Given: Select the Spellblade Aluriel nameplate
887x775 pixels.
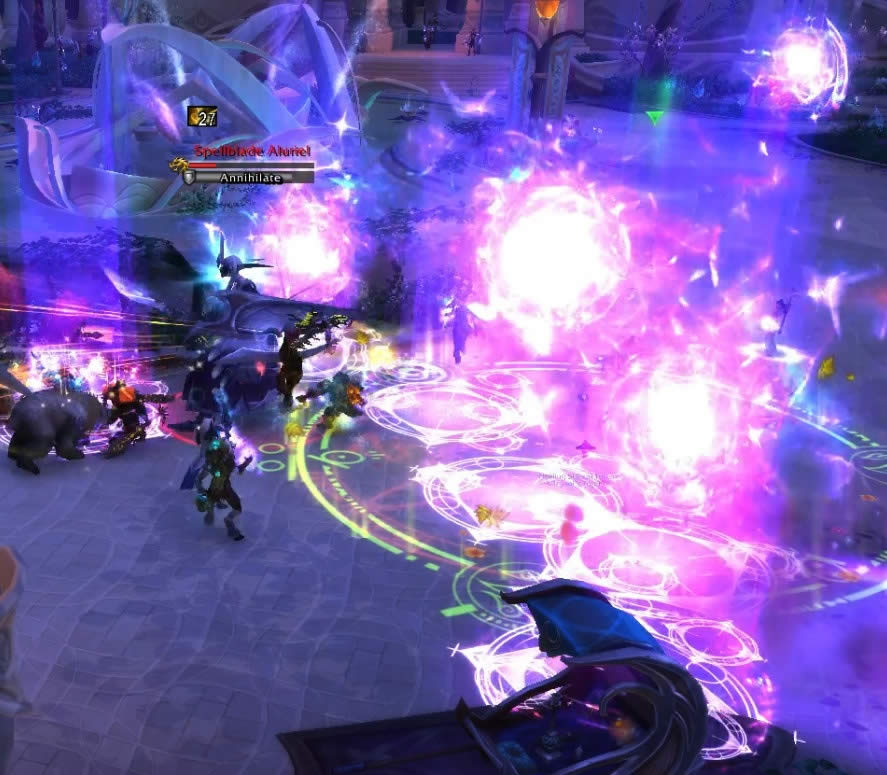Looking at the screenshot, I should pos(253,151).
